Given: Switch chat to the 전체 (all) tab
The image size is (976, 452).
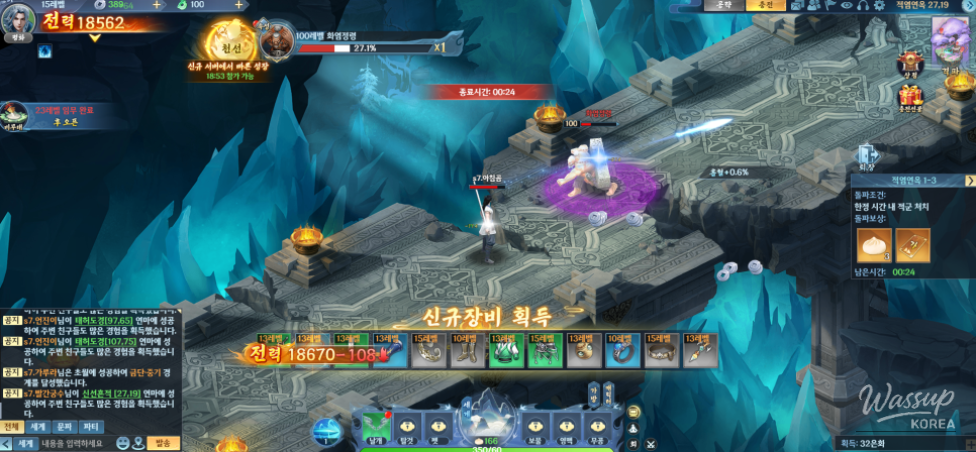Looking at the screenshot, I should [12, 427].
